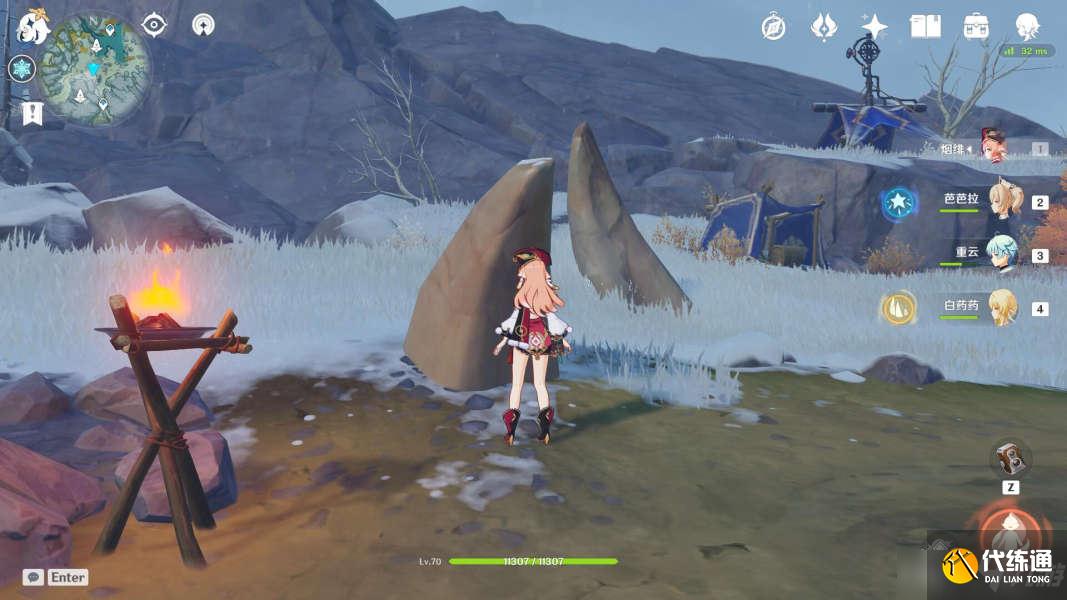Open the backpack inventory icon
Viewport: 1067px width, 600px height.
click(x=976, y=27)
